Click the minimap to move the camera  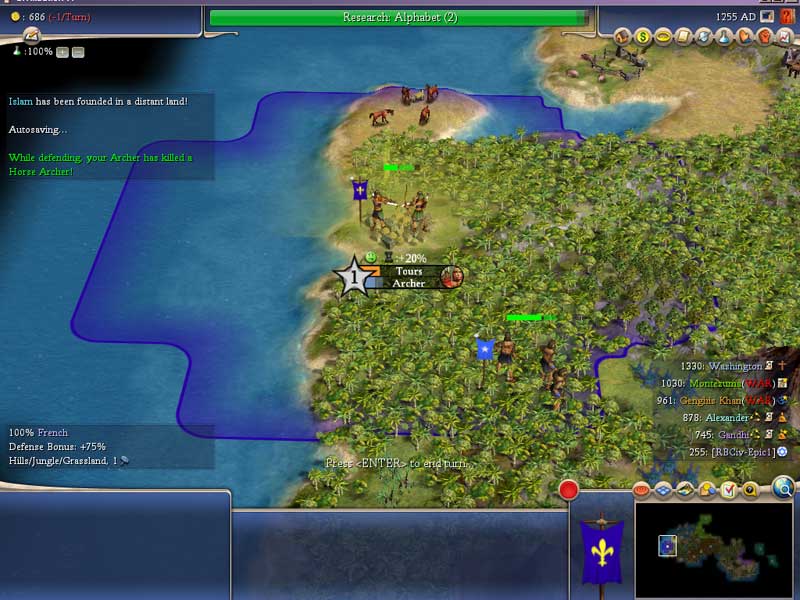pos(712,547)
